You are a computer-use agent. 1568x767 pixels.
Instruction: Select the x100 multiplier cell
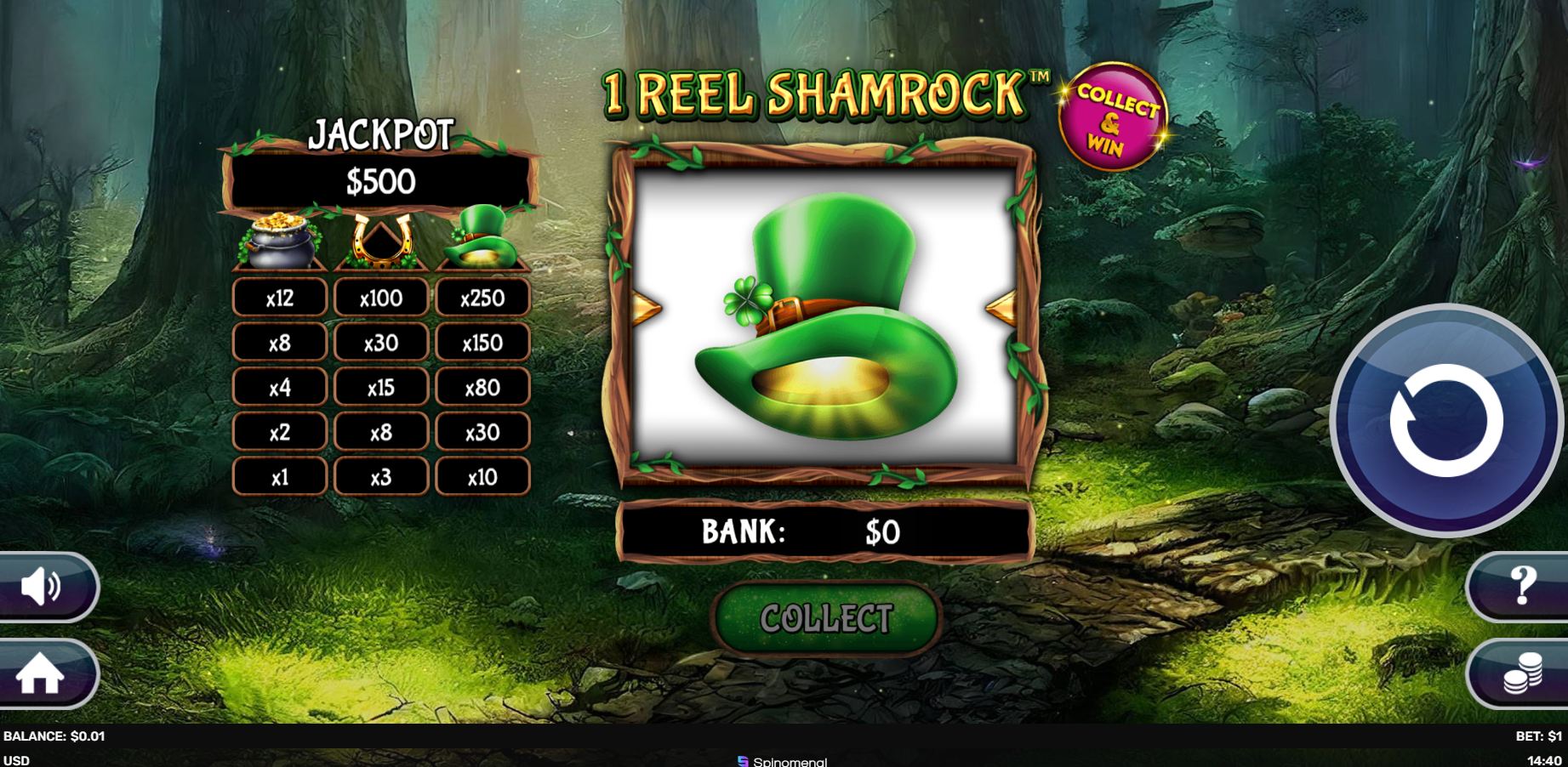point(380,297)
